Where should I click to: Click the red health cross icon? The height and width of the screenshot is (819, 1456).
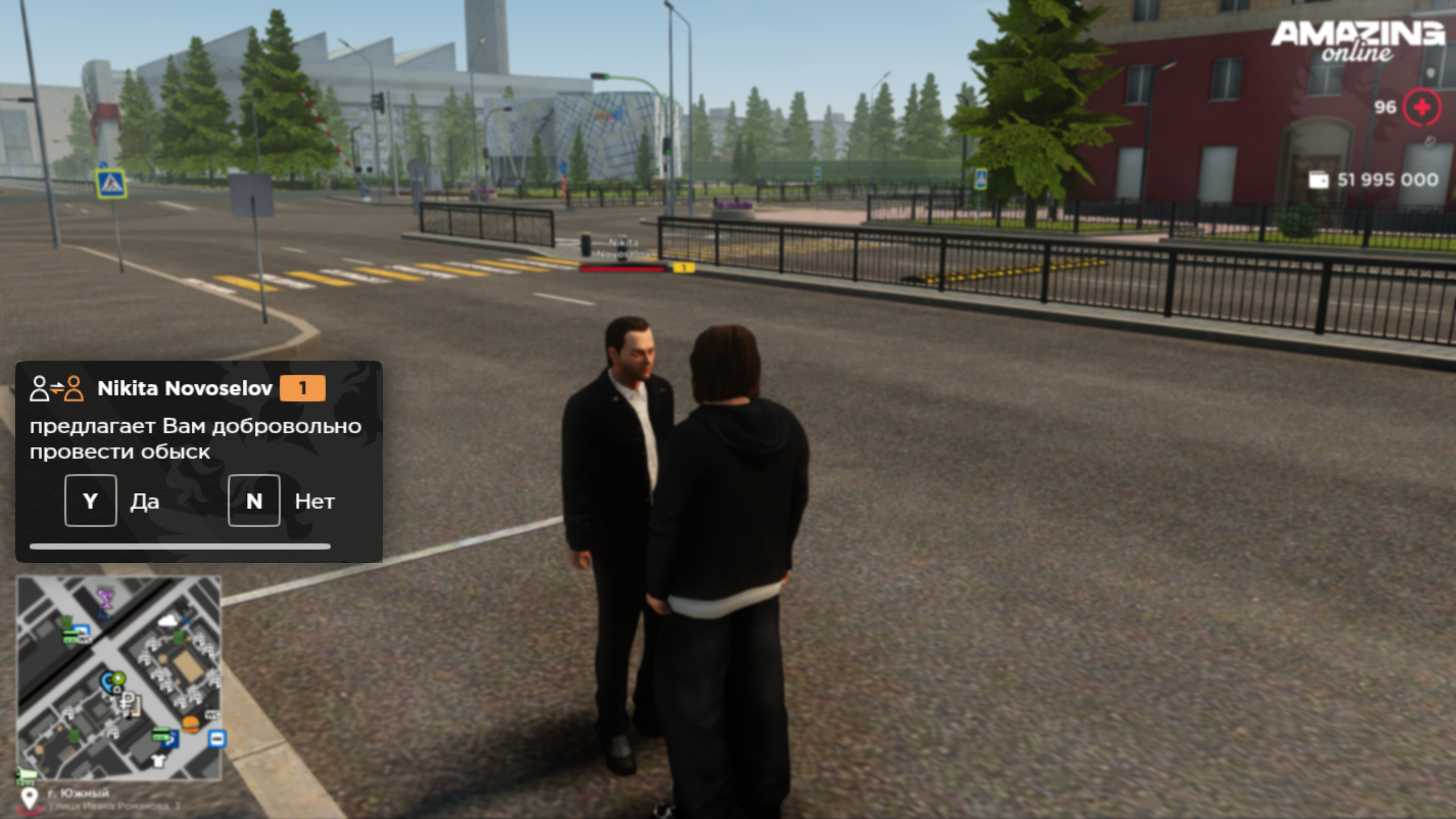(1421, 107)
